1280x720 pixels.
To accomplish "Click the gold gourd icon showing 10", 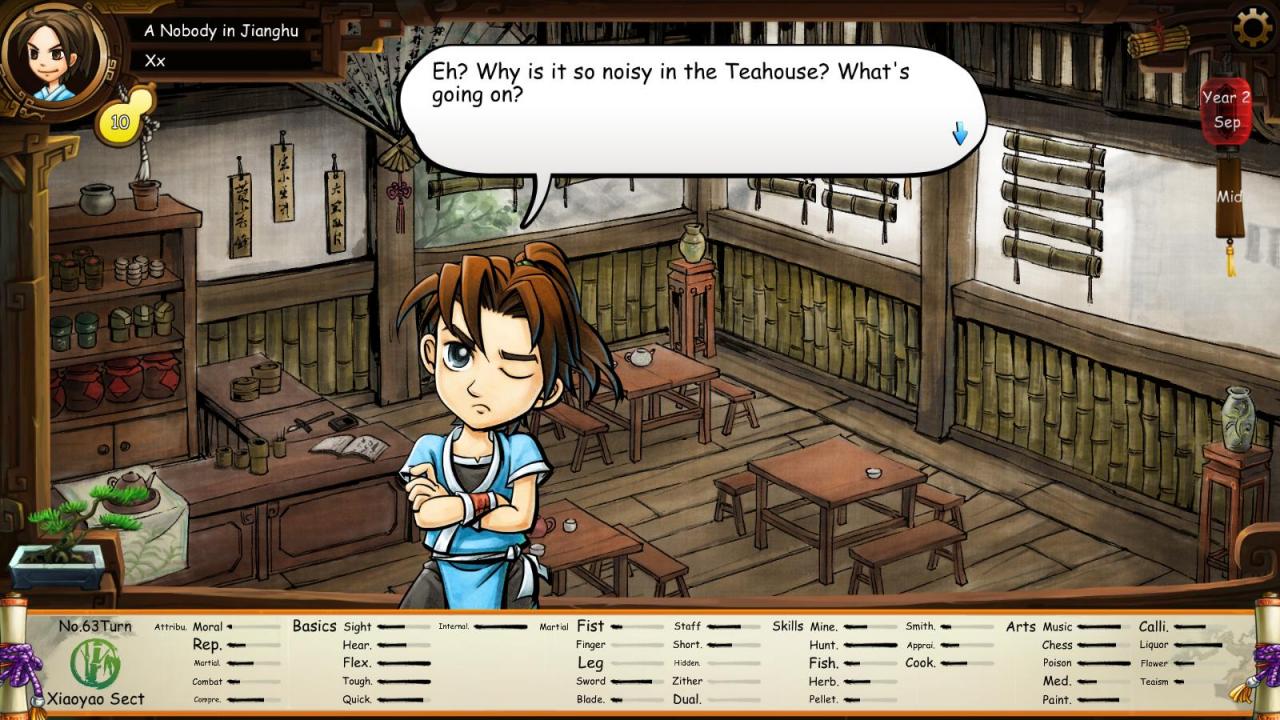I will point(122,120).
